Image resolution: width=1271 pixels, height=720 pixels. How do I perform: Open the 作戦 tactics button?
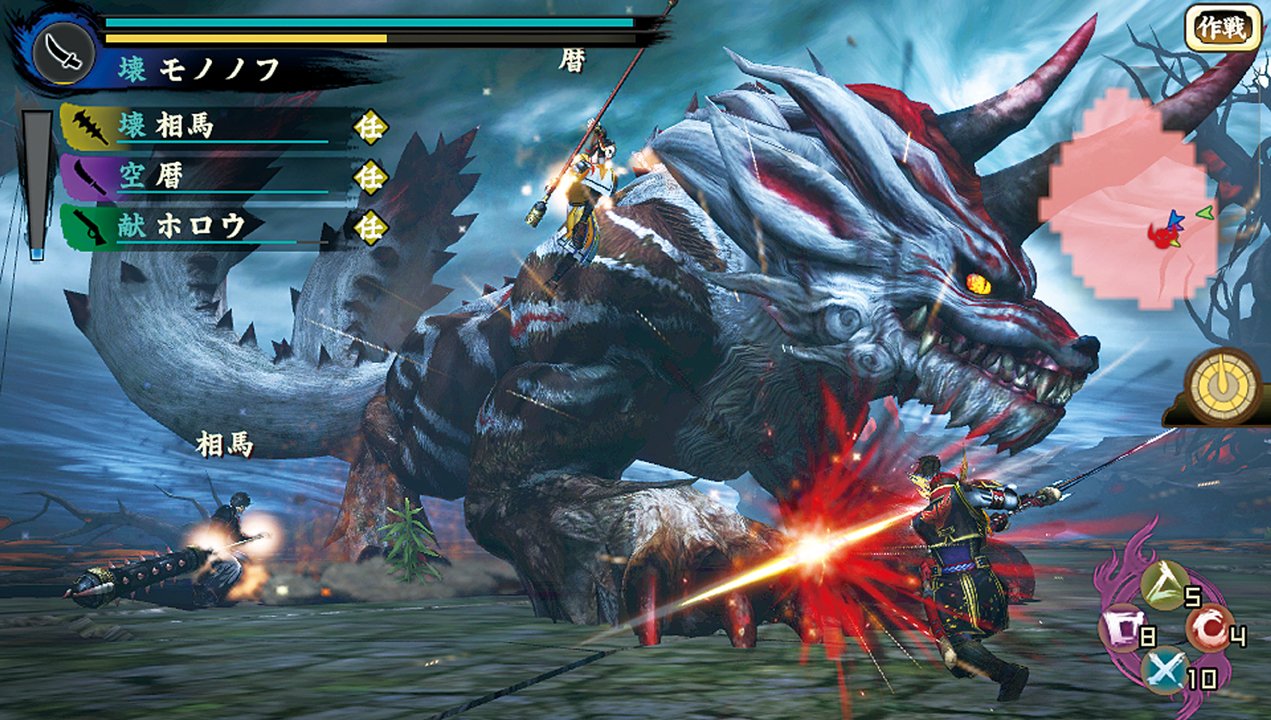(1221, 27)
